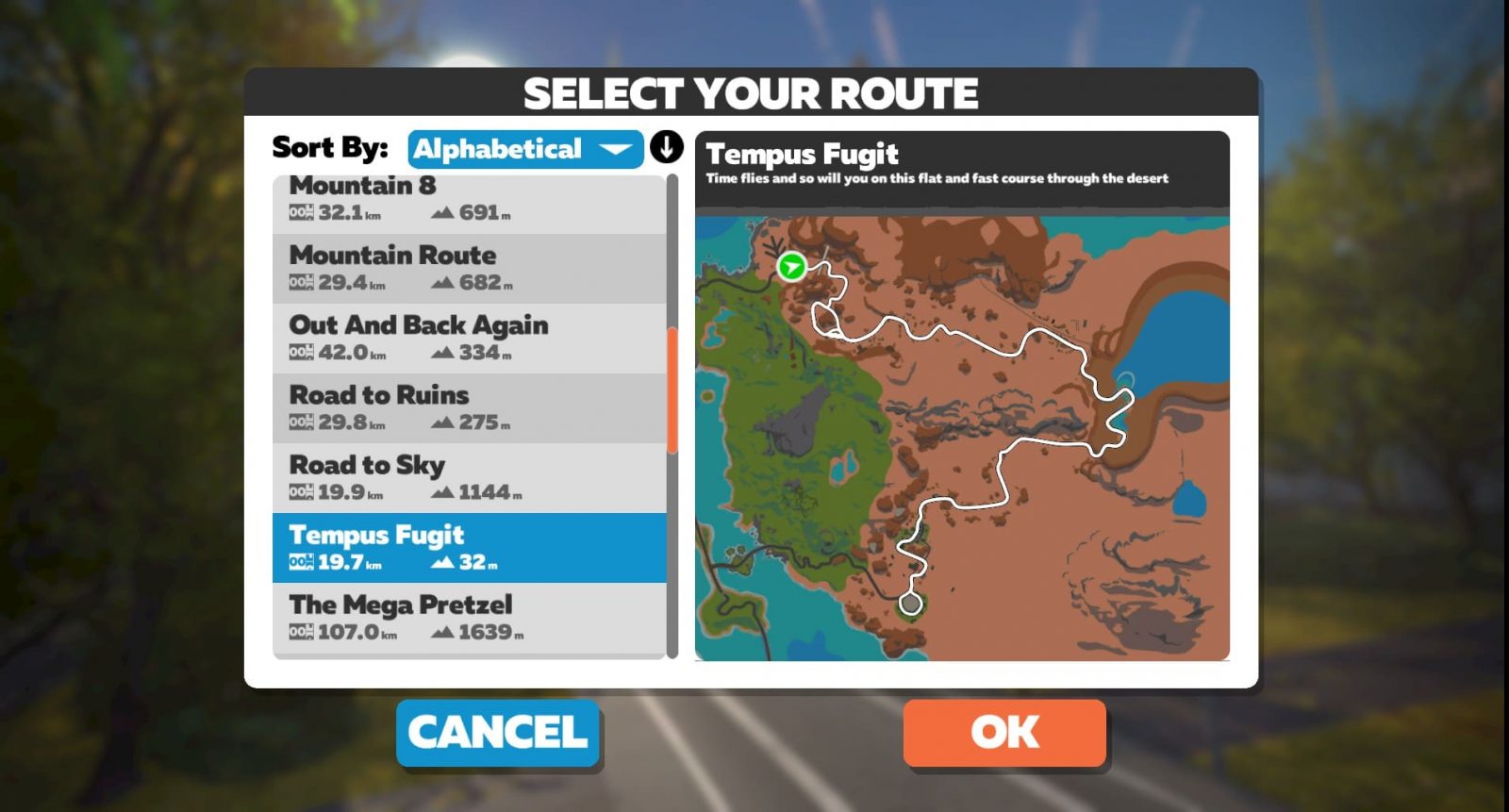The height and width of the screenshot is (812, 1509).
Task: Cancel the route selection
Action: 498,732
